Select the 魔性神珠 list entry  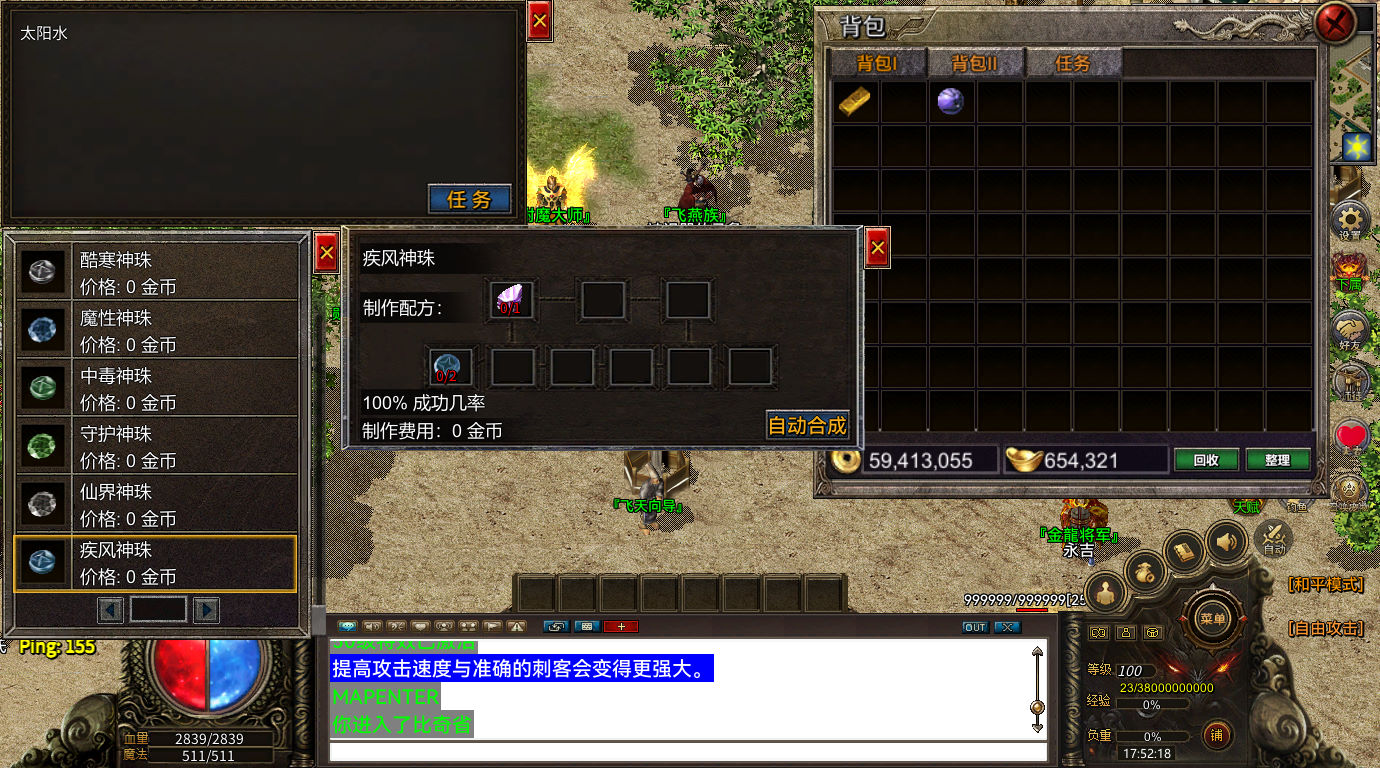[156, 330]
